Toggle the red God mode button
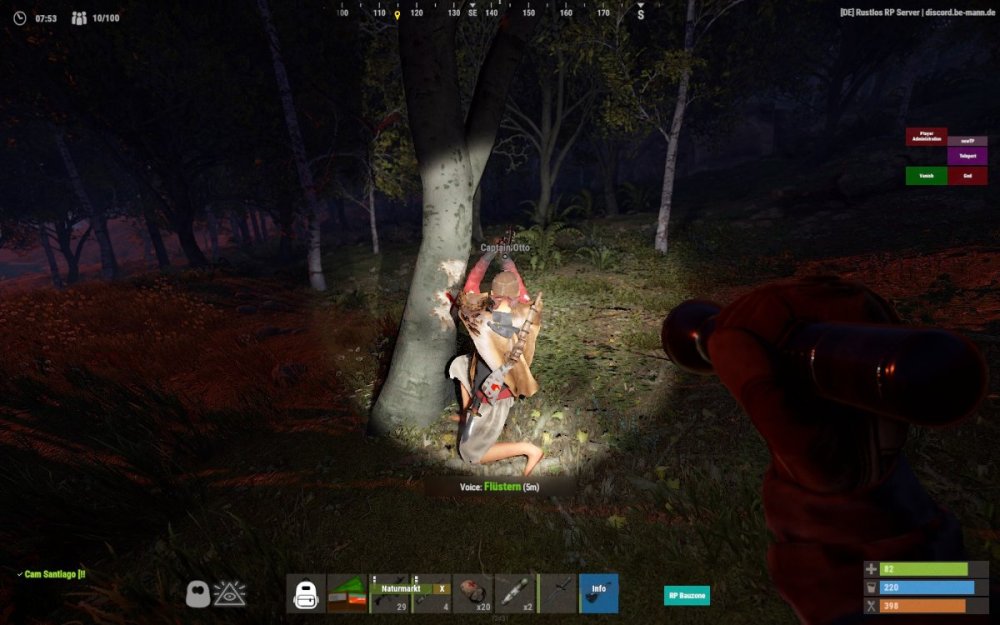Screen dimensions: 1000x625 coord(967,176)
